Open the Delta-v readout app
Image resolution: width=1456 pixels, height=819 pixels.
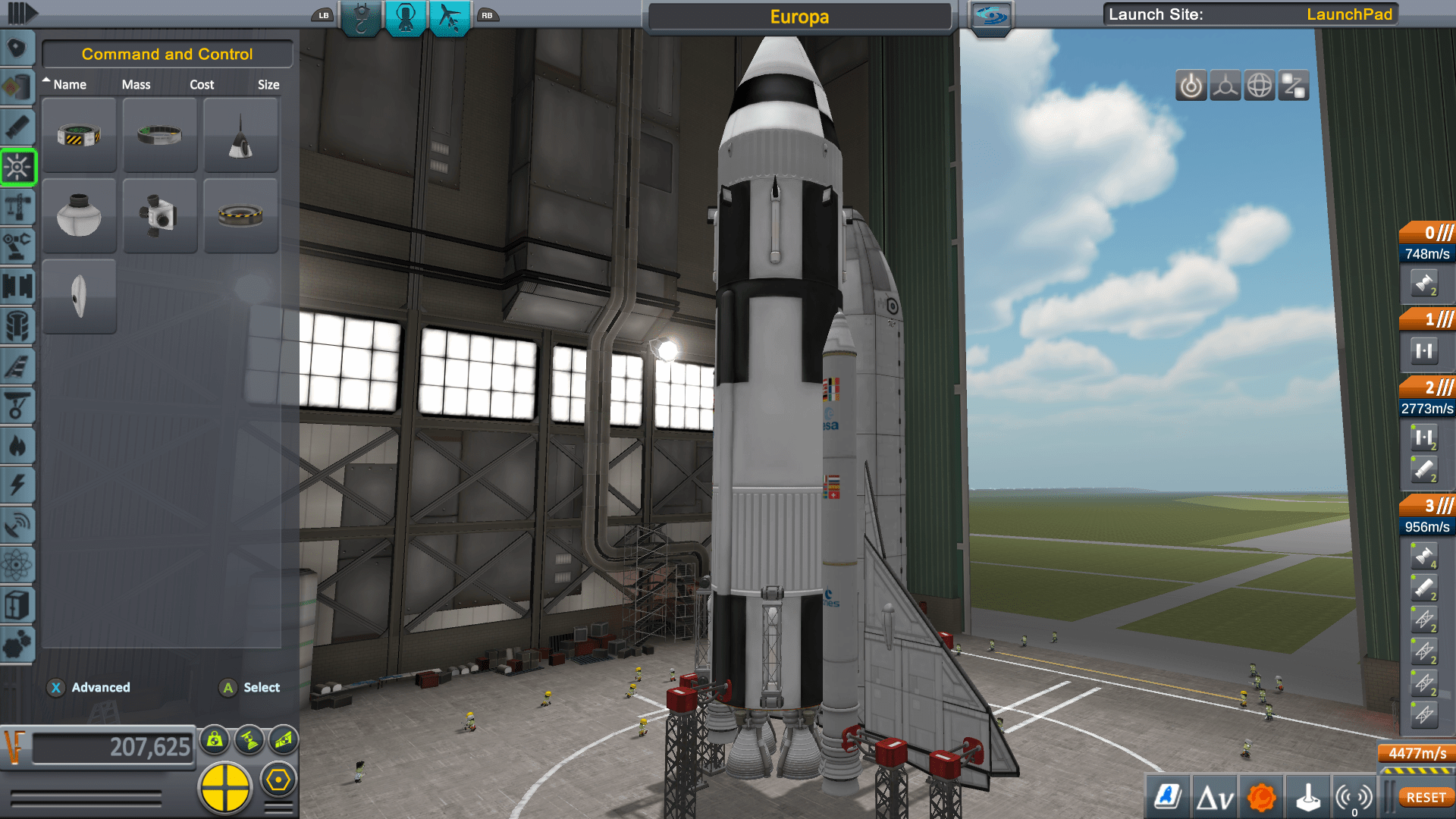point(1216,796)
